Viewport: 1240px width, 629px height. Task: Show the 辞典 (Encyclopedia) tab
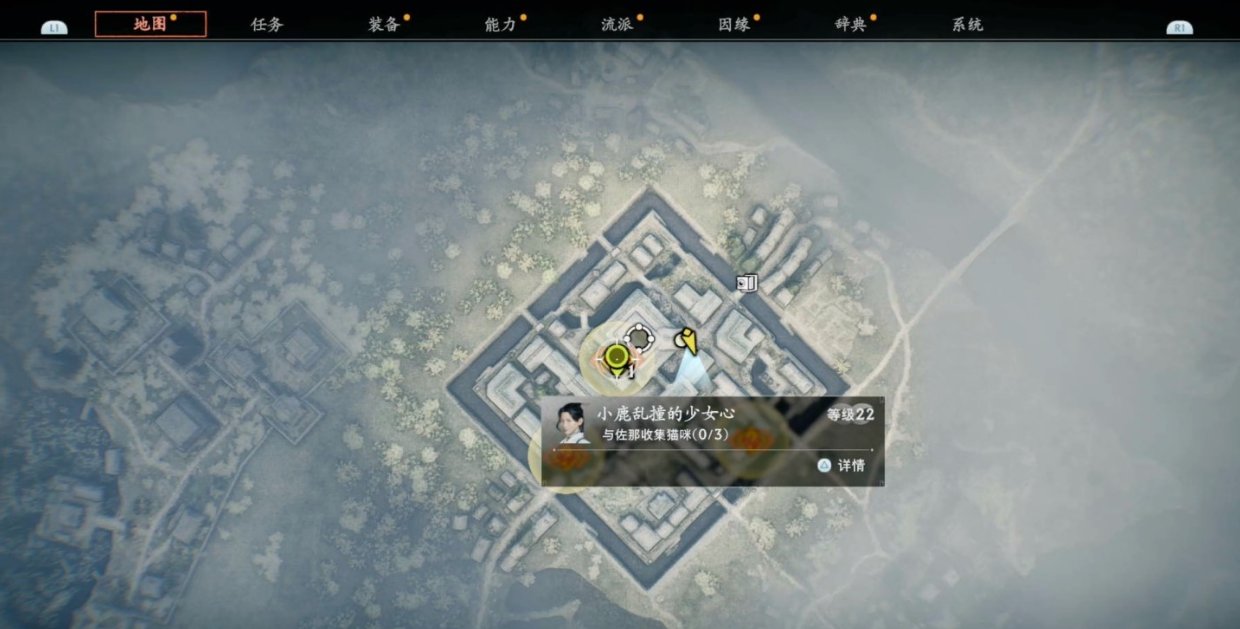click(850, 24)
